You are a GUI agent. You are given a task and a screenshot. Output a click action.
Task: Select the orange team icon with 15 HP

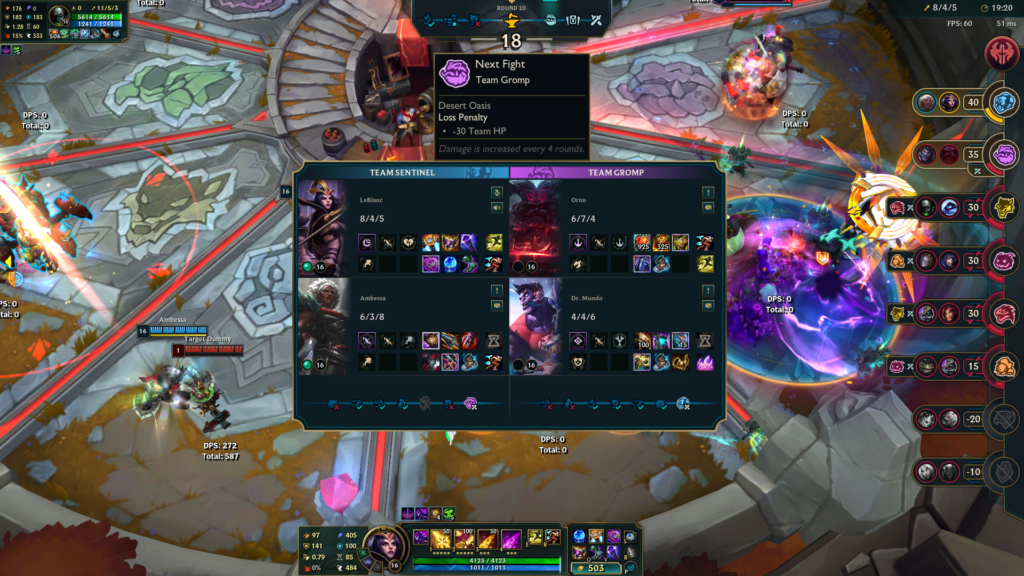1004,366
